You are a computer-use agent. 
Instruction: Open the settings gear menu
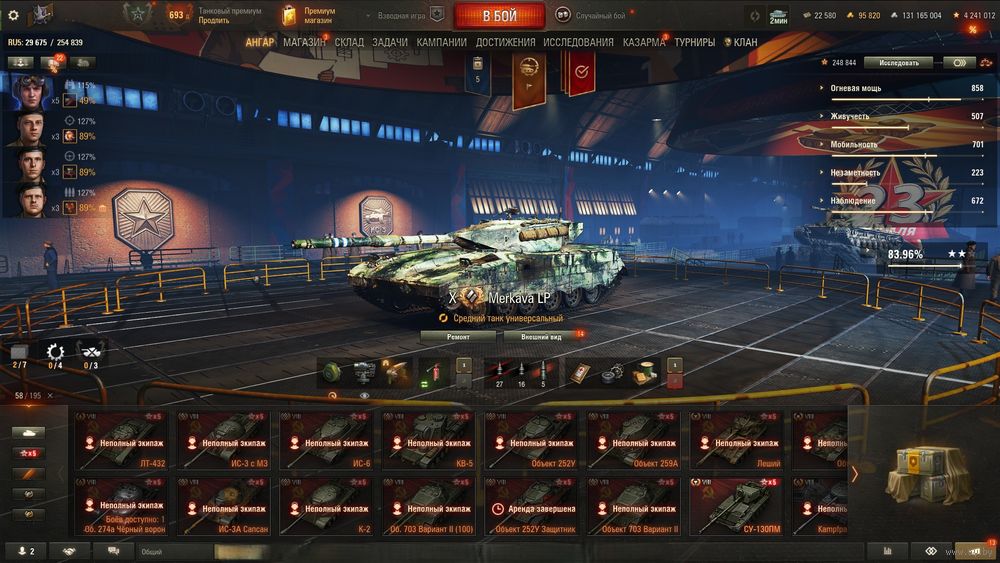[x=13, y=15]
